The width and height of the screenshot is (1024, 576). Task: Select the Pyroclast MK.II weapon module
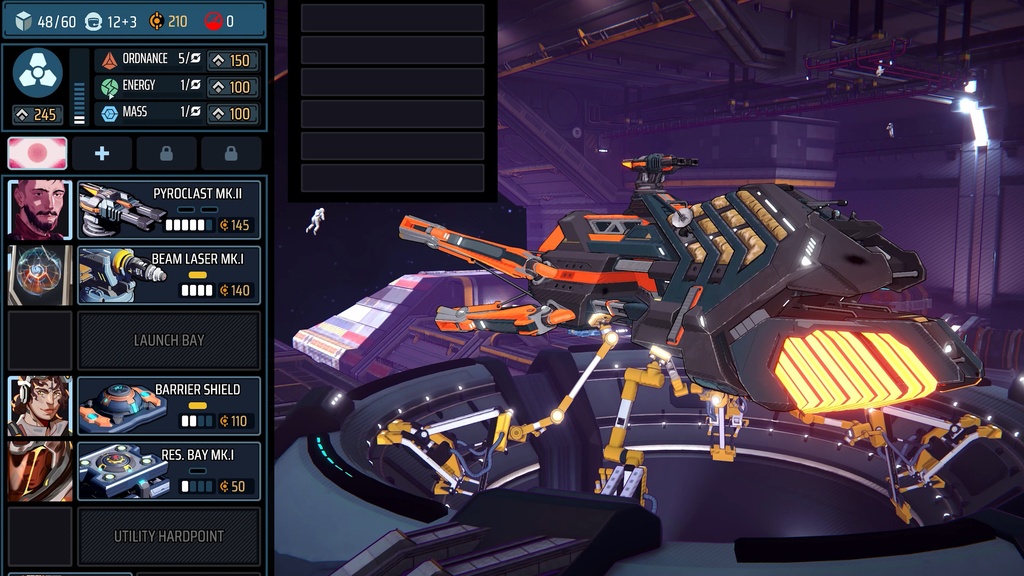tap(169, 210)
